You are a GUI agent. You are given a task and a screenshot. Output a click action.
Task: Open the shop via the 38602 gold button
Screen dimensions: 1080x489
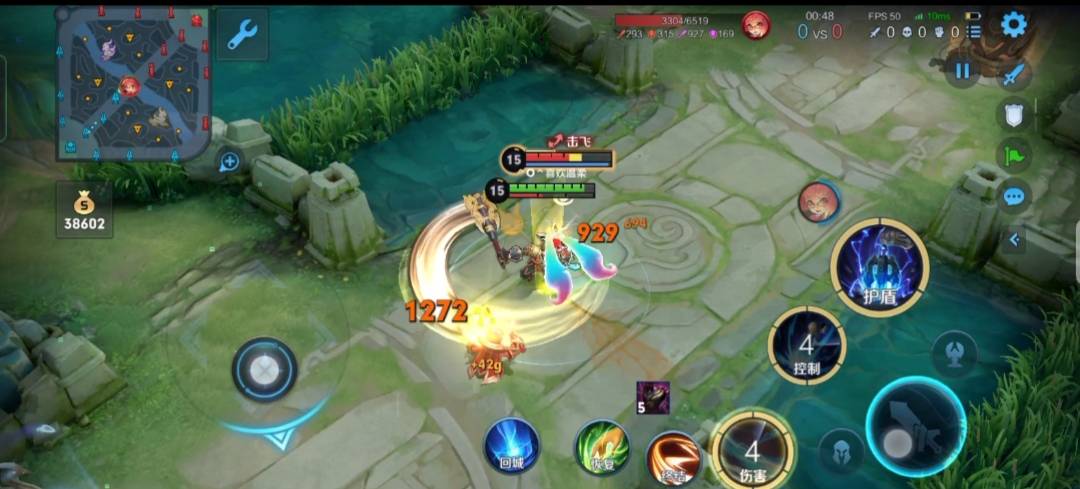click(x=84, y=209)
